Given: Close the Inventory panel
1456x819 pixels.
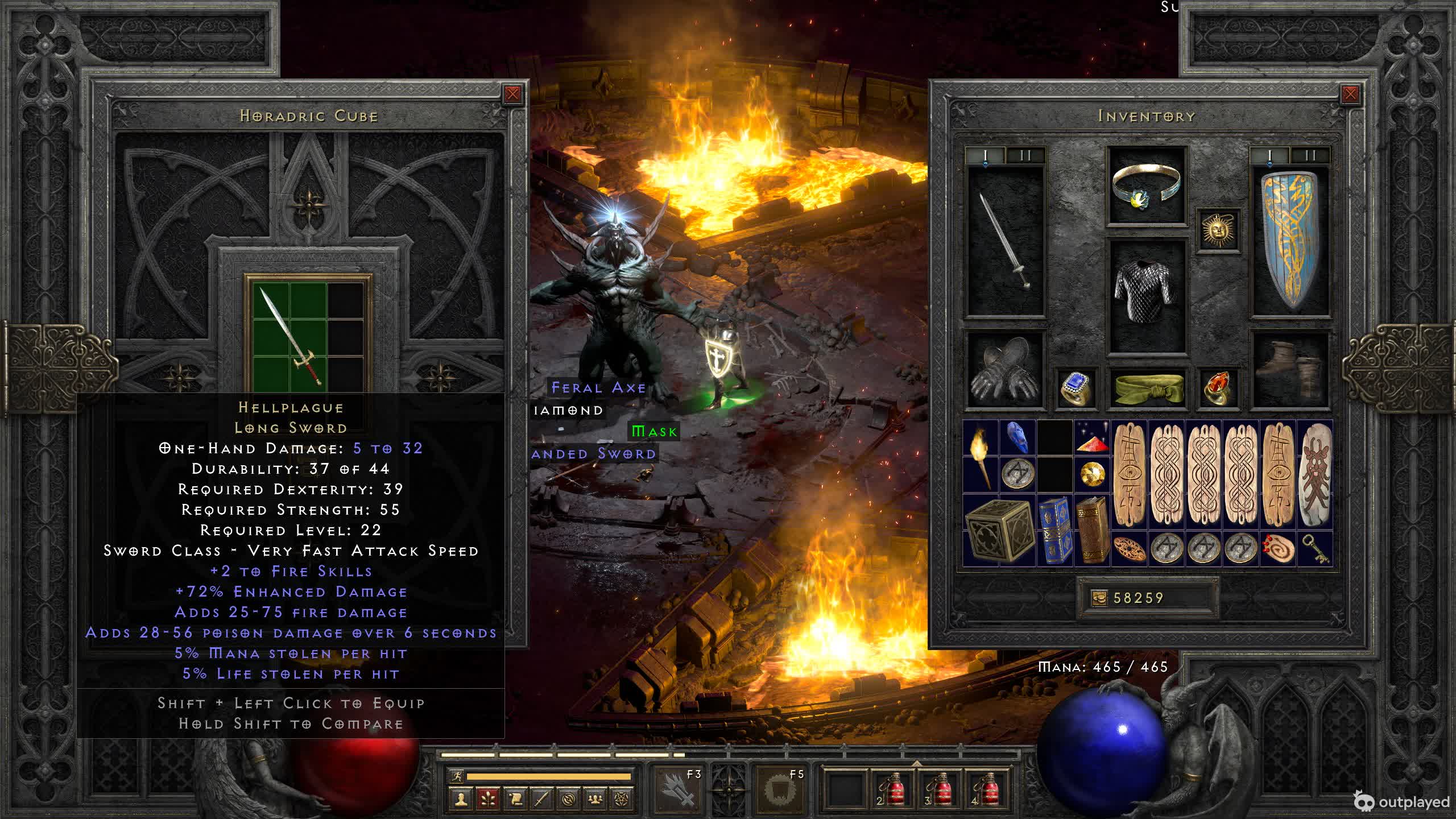Looking at the screenshot, I should pos(1350,94).
